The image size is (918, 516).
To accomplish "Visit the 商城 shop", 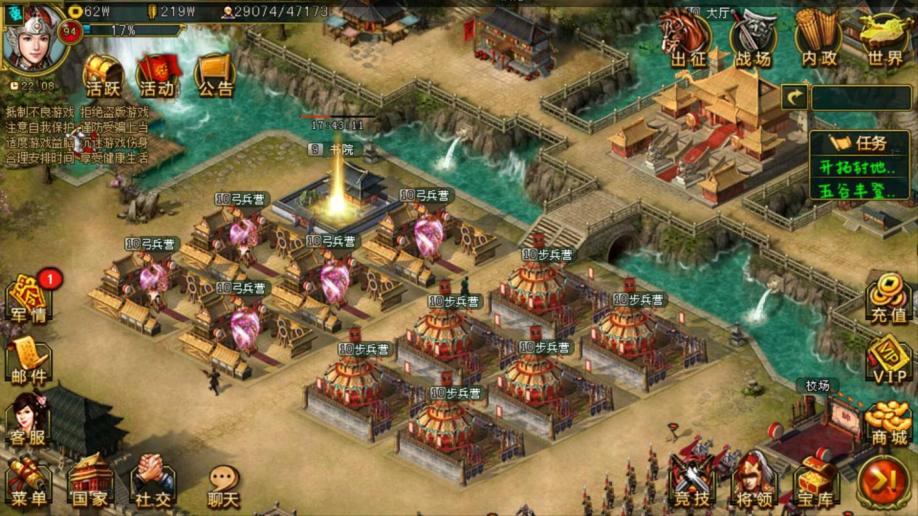I will coord(887,422).
